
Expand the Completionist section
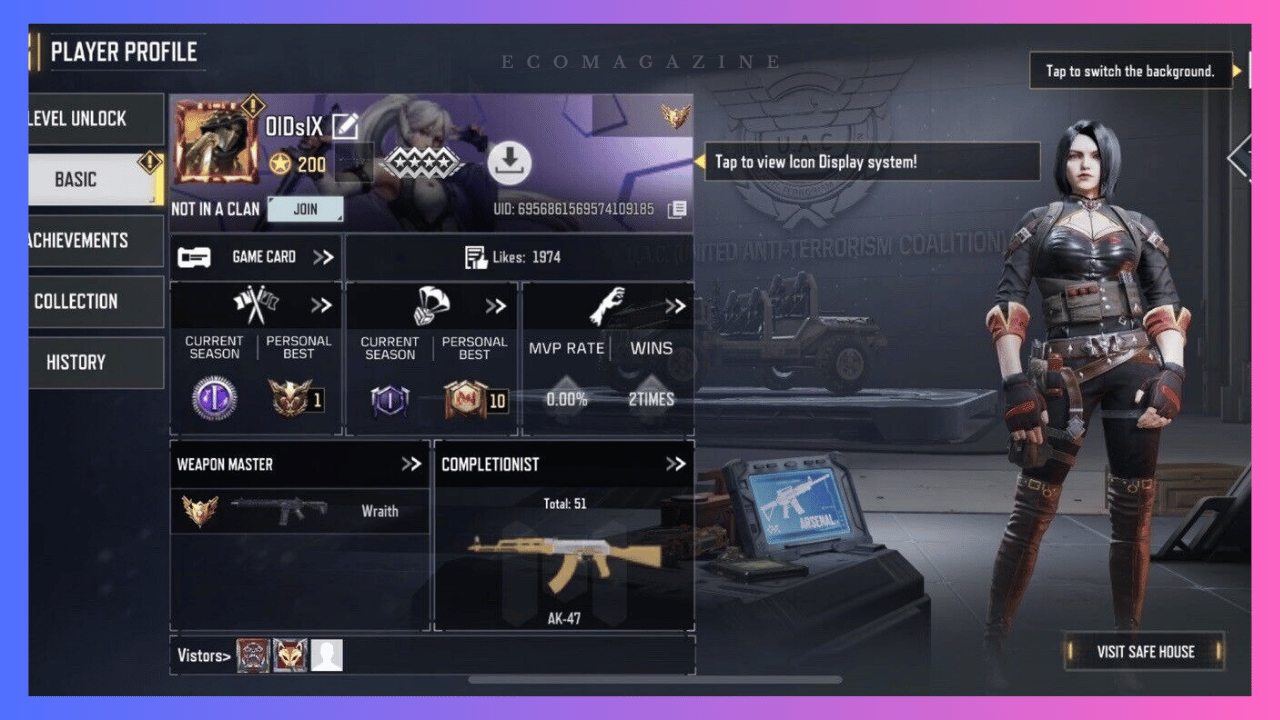click(x=675, y=464)
